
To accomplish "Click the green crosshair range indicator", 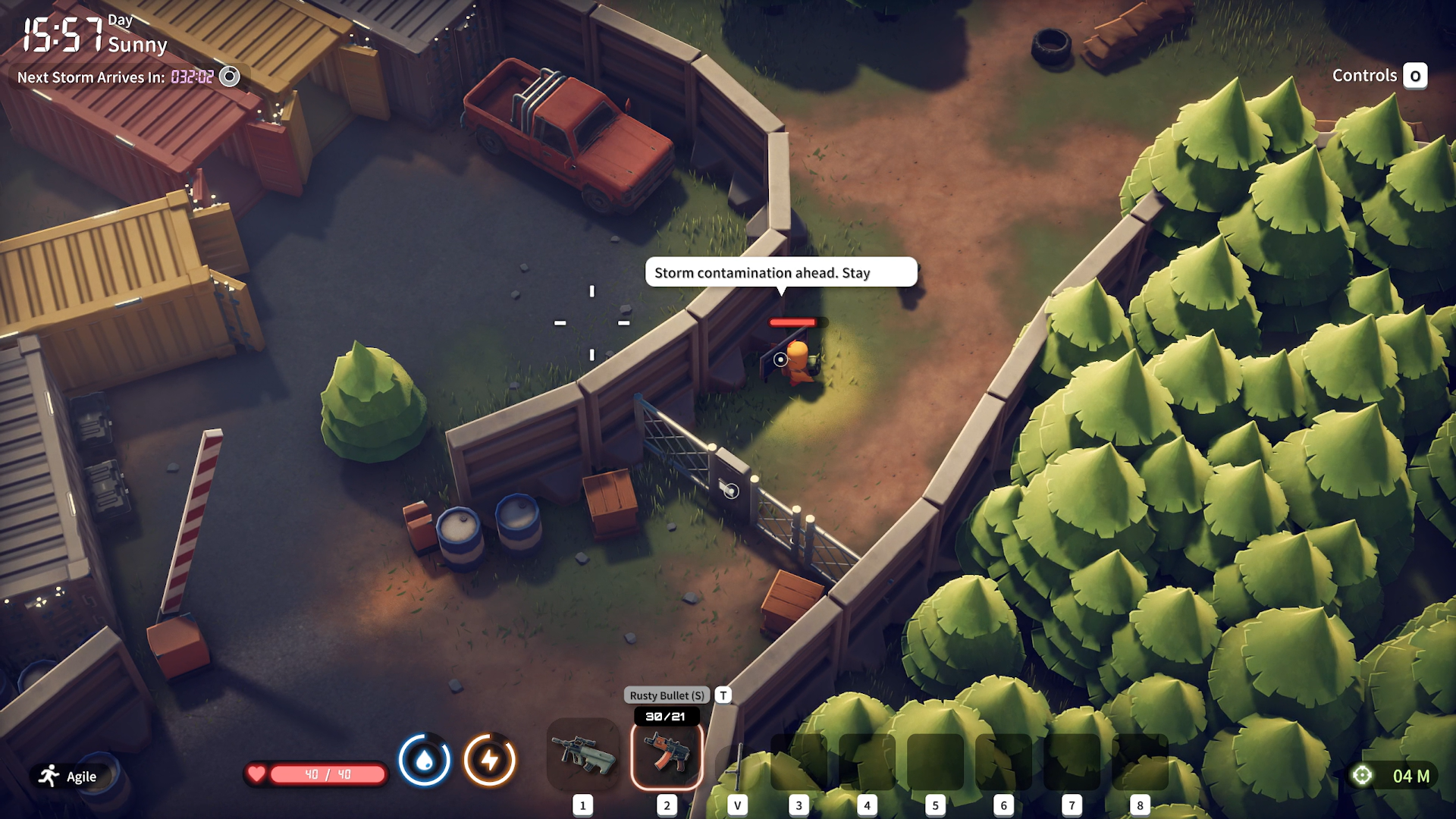I will click(x=1362, y=775).
